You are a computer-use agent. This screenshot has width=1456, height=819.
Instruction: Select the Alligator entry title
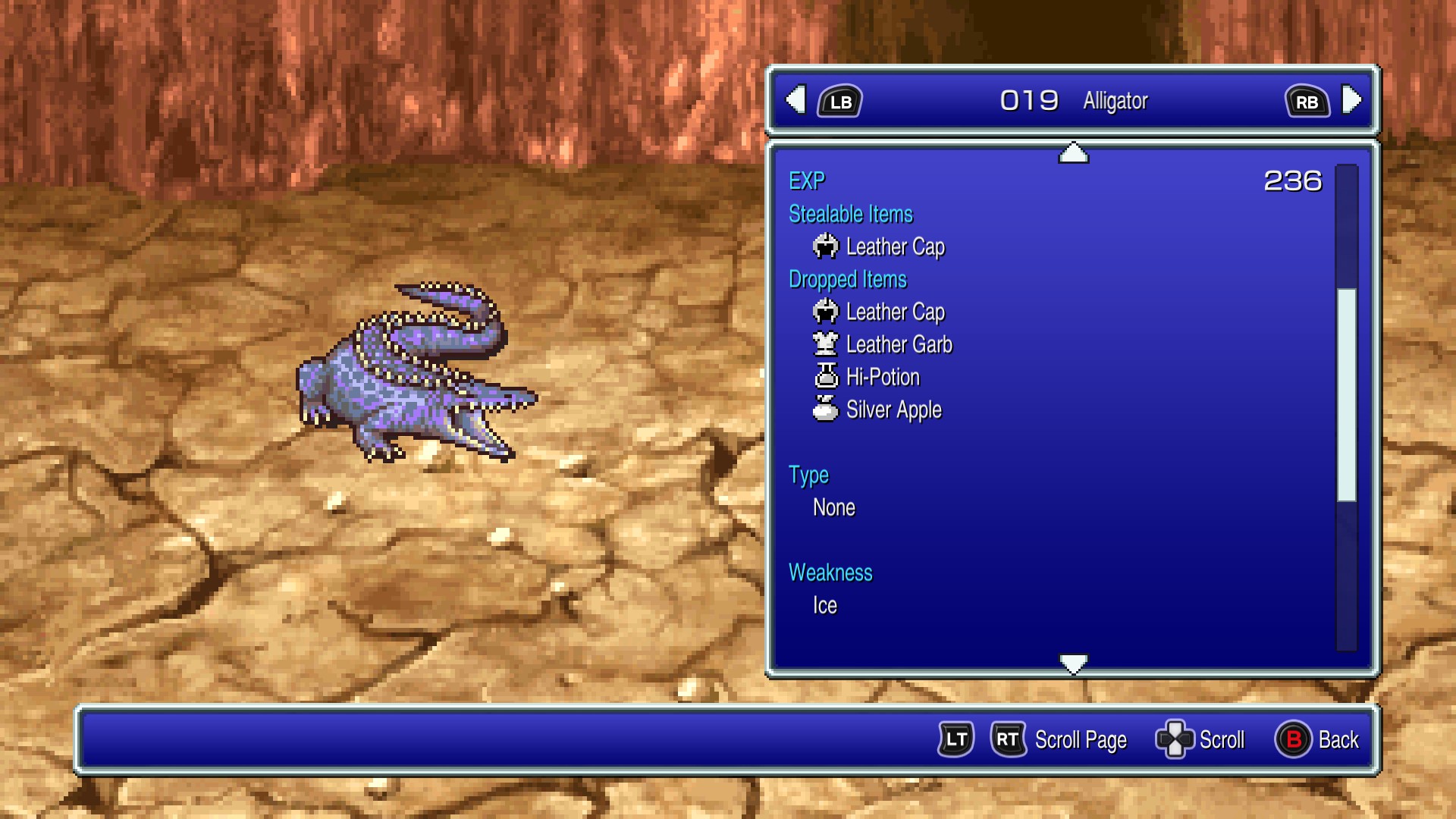coord(1113,100)
